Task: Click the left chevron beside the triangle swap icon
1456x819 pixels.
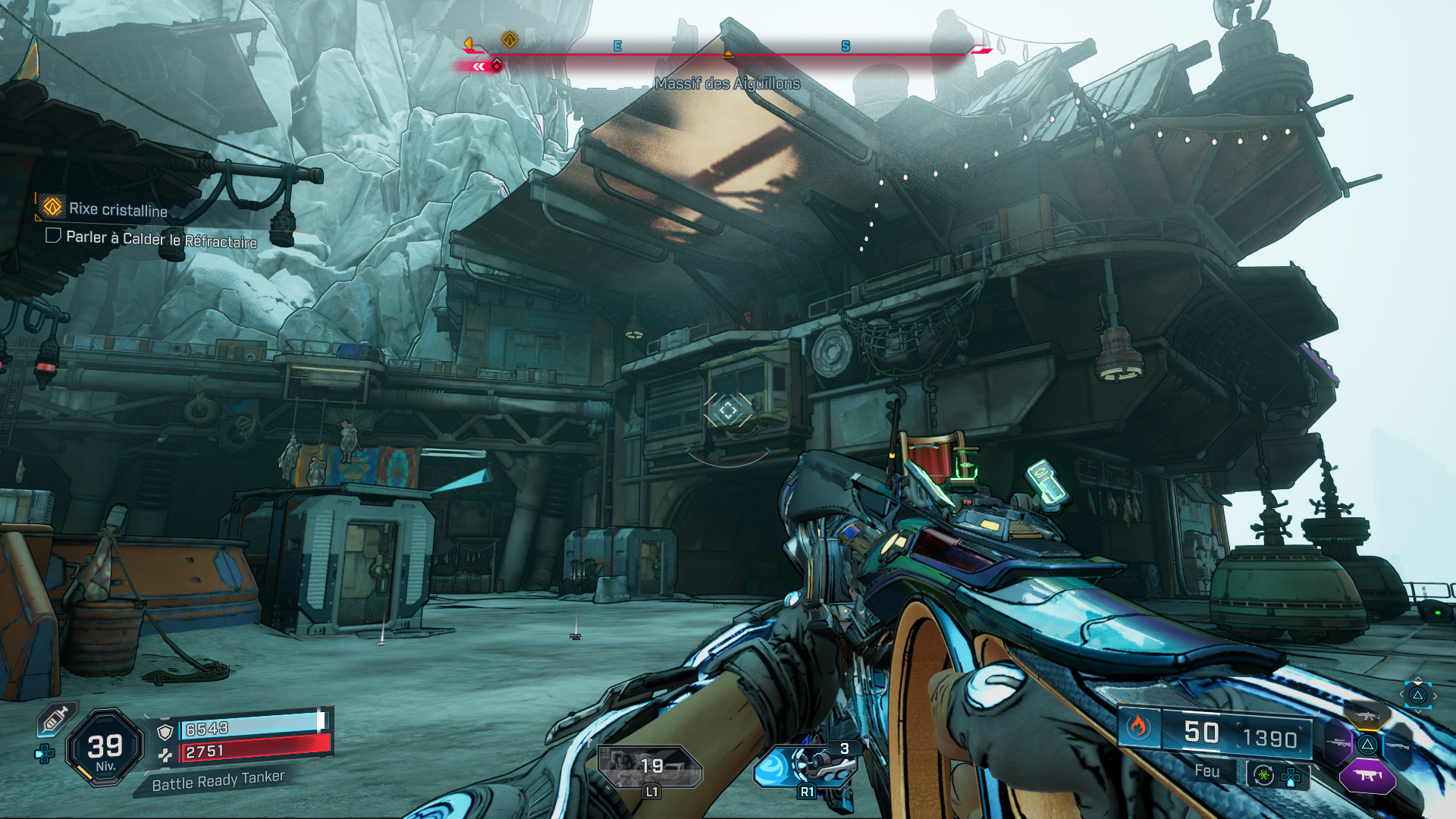Action: point(1401,694)
